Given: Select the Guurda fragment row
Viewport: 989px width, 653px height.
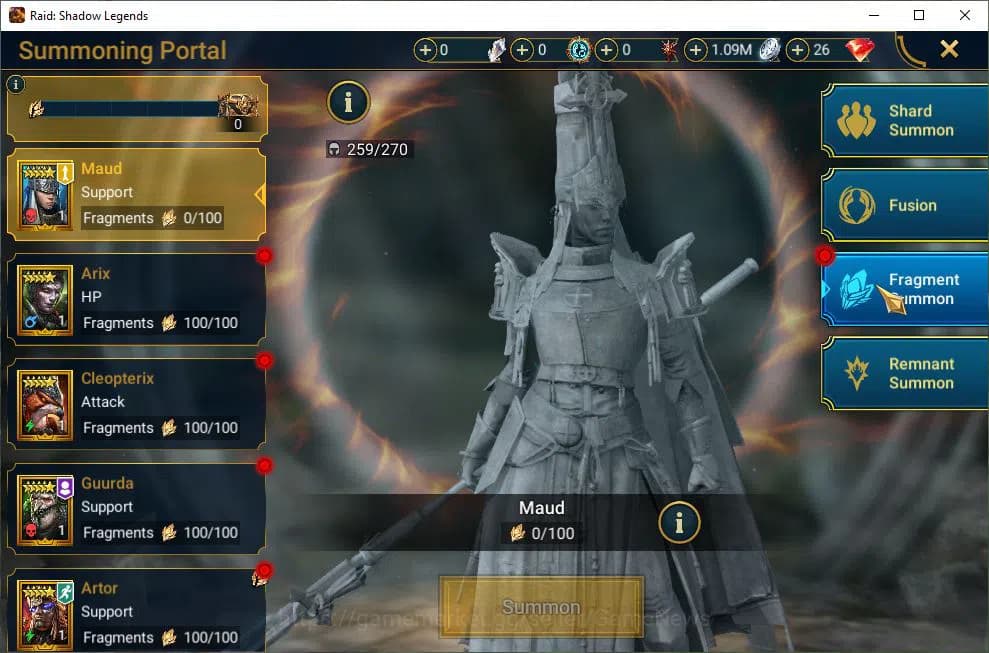Looking at the screenshot, I should click(x=137, y=508).
